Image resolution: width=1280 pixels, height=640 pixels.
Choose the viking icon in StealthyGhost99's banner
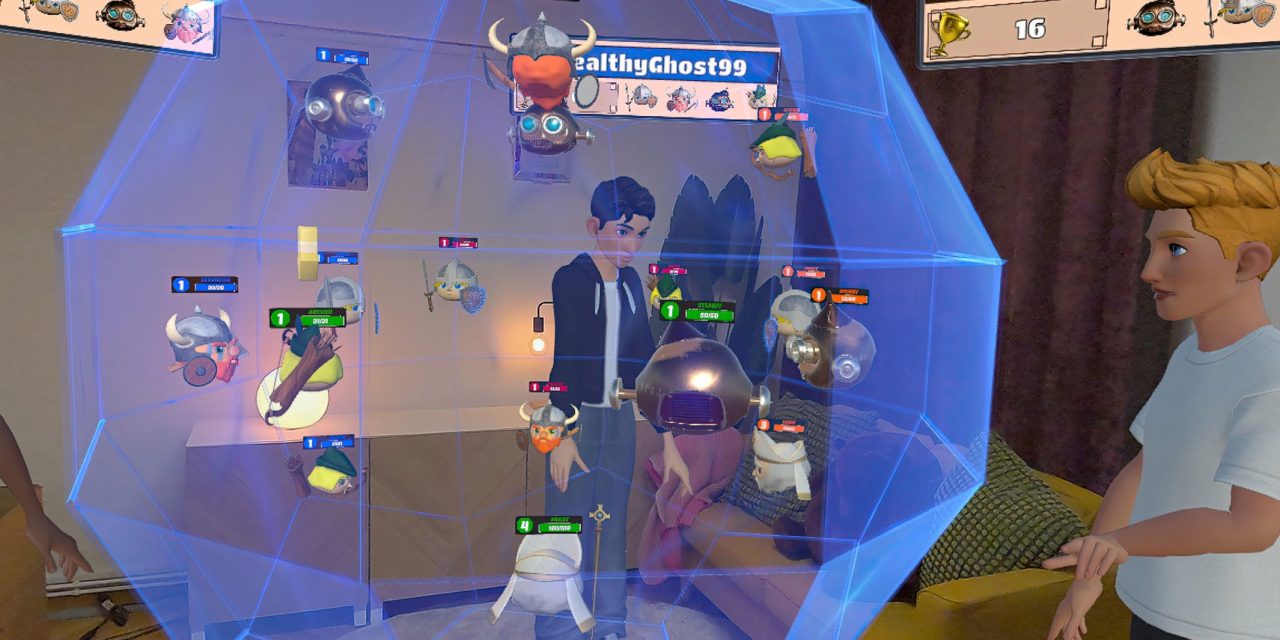pyautogui.click(x=682, y=98)
